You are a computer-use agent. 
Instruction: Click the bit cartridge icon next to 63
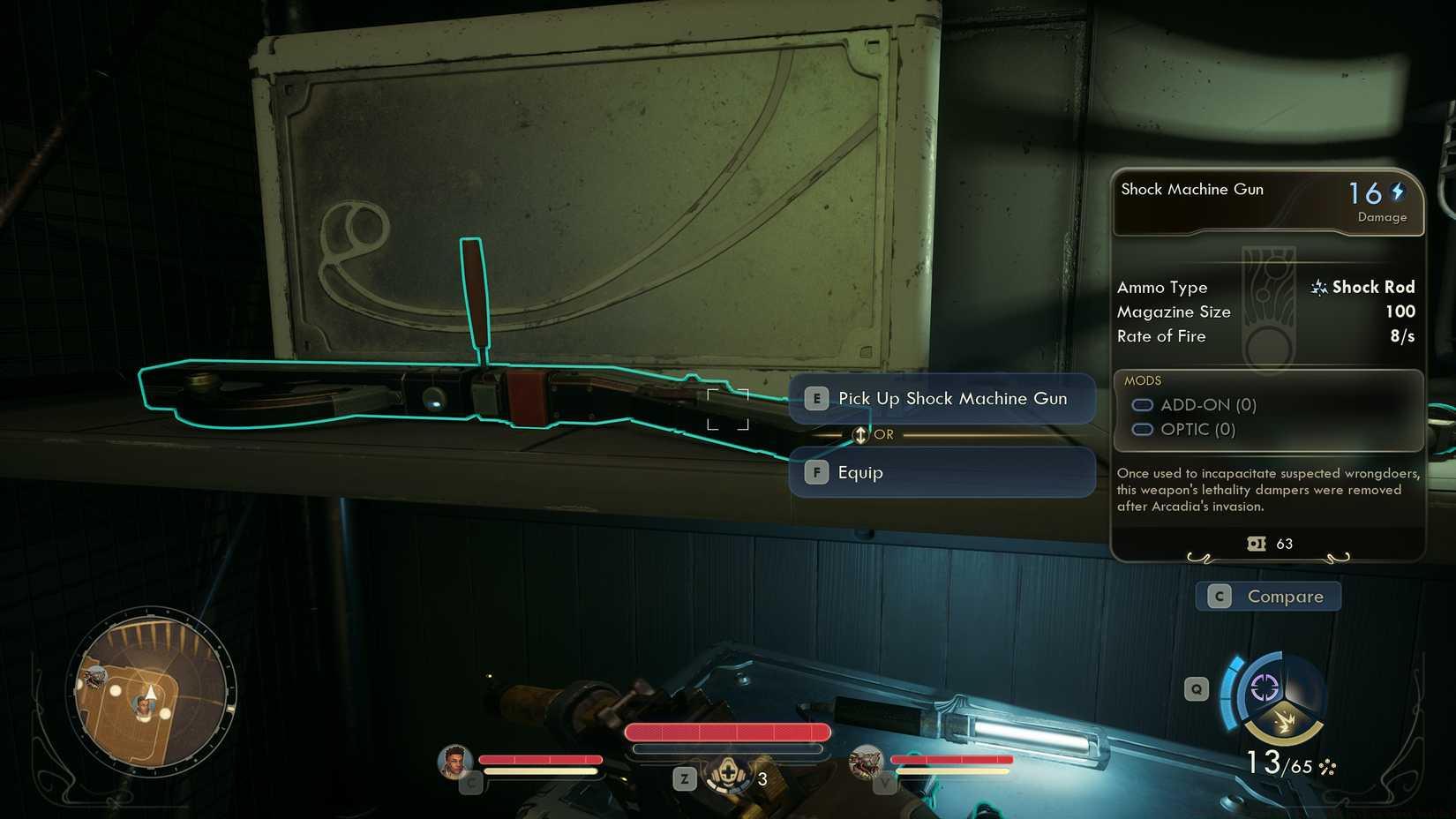click(1257, 544)
